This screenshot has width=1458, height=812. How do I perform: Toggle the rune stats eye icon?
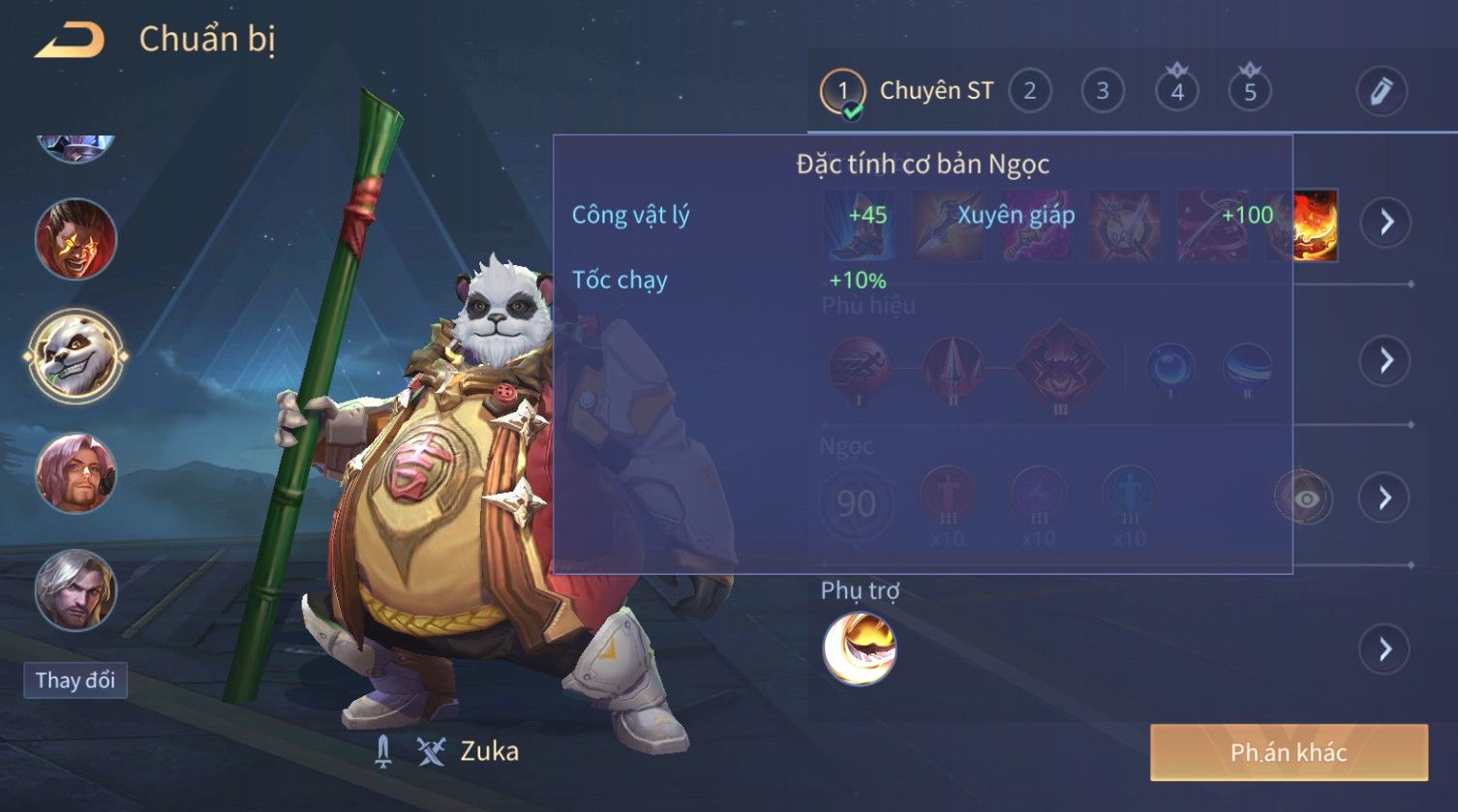1305,498
